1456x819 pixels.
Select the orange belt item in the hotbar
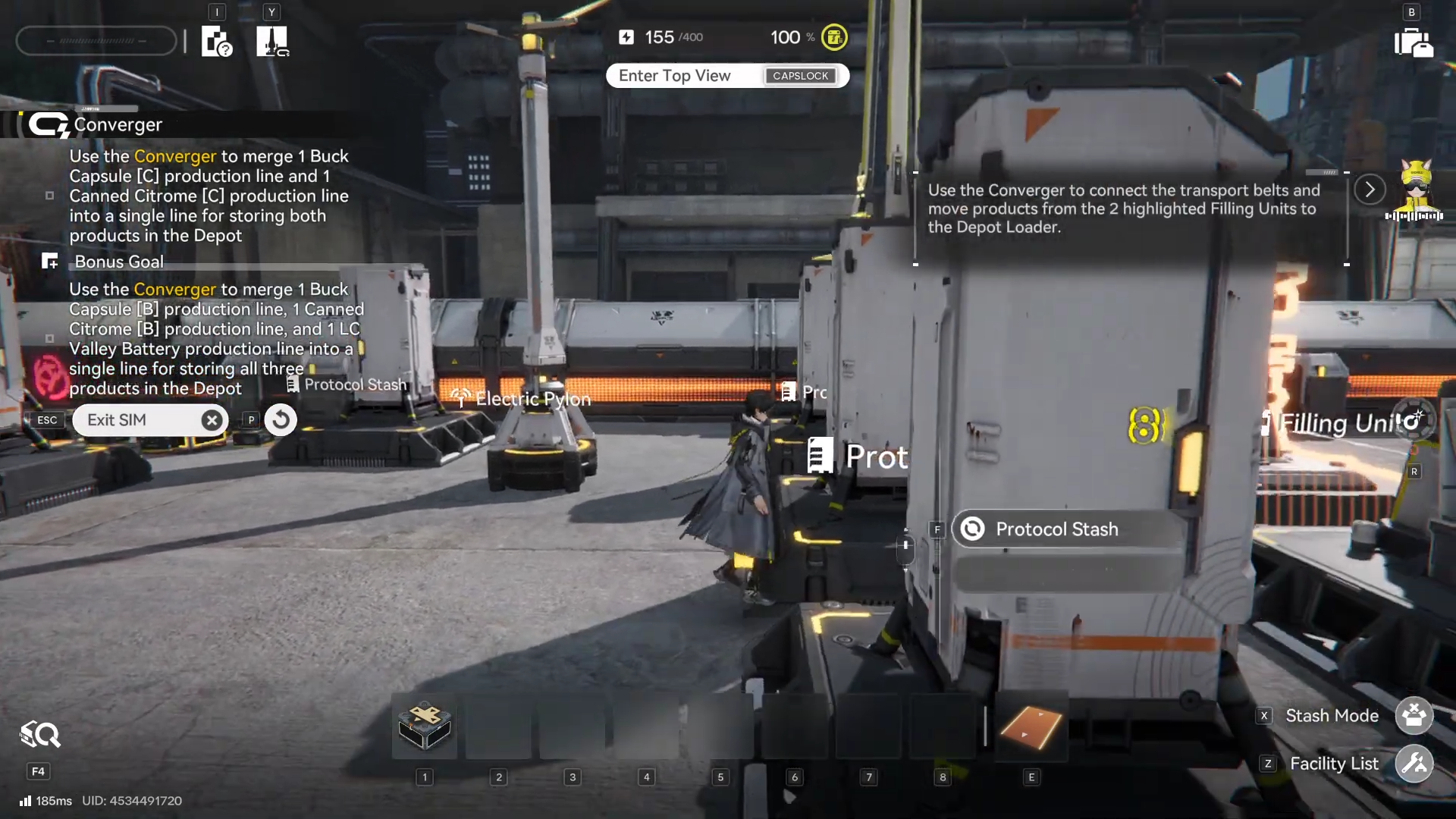1031,726
